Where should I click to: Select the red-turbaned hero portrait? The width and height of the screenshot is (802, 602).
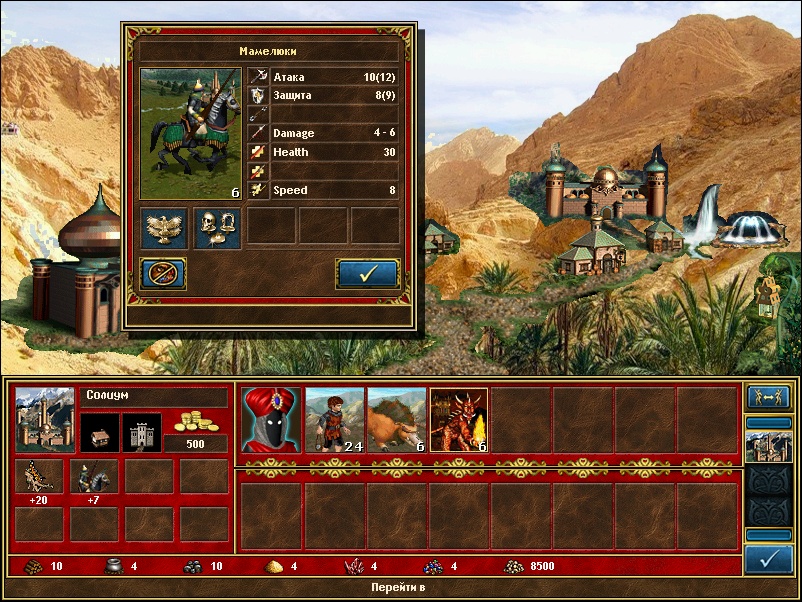[x=270, y=420]
